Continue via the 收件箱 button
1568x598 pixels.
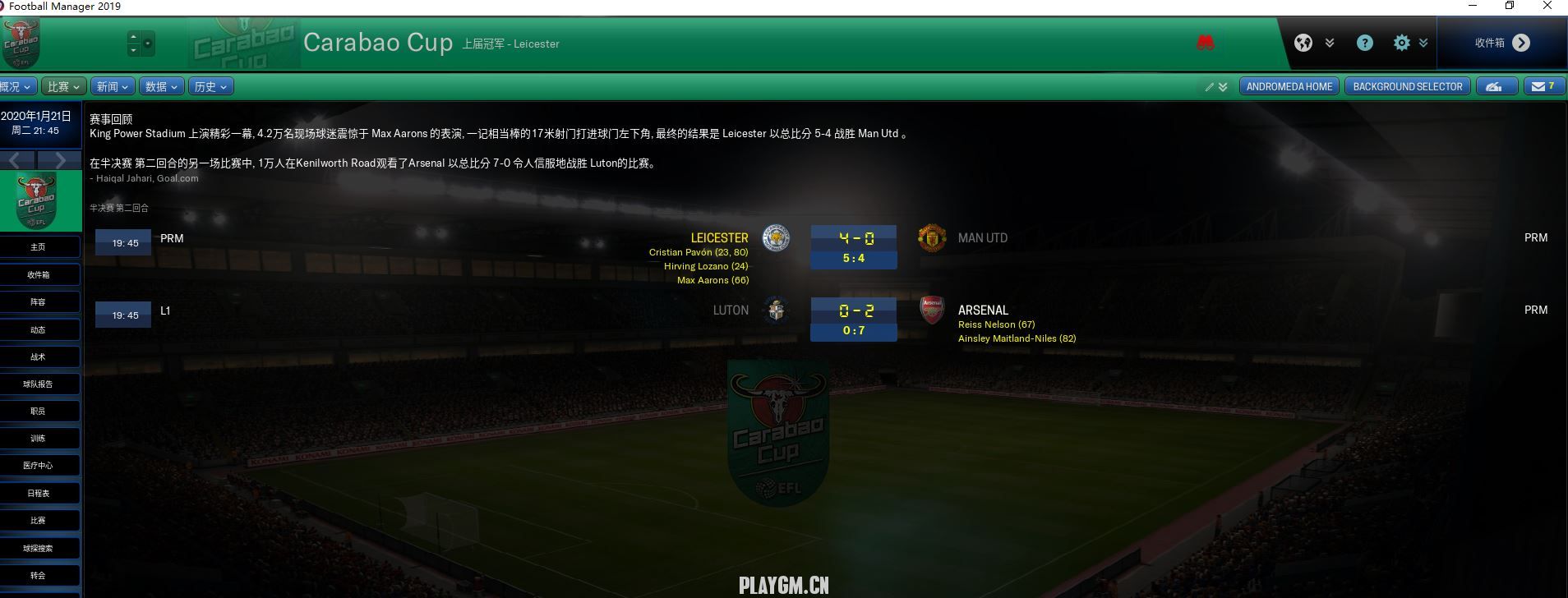click(x=1501, y=43)
